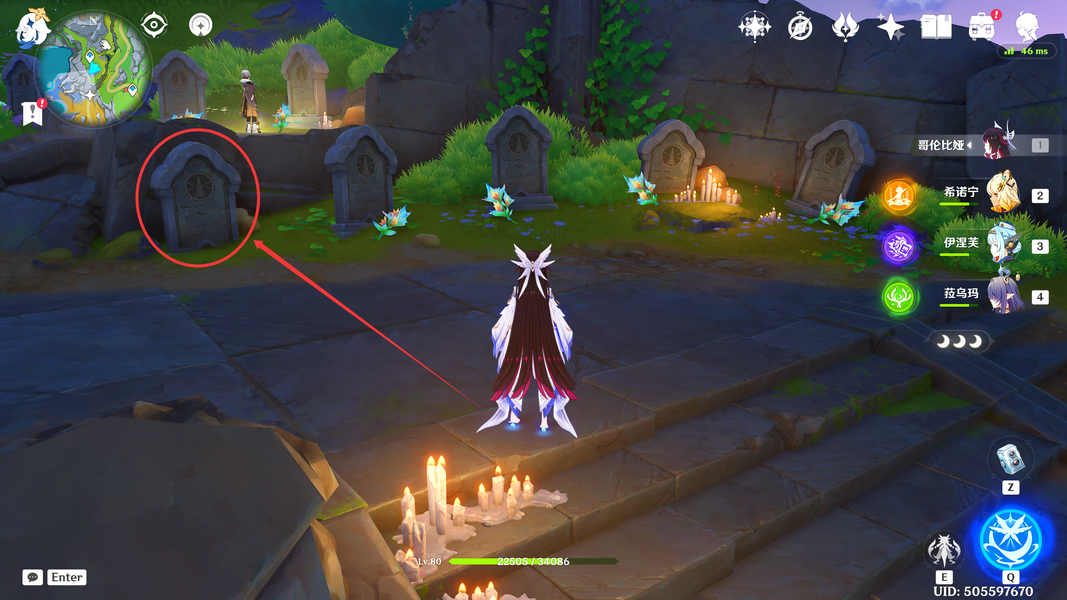The height and width of the screenshot is (600, 1067).
Task: Open the chat box speech bubble
Action: point(33,577)
